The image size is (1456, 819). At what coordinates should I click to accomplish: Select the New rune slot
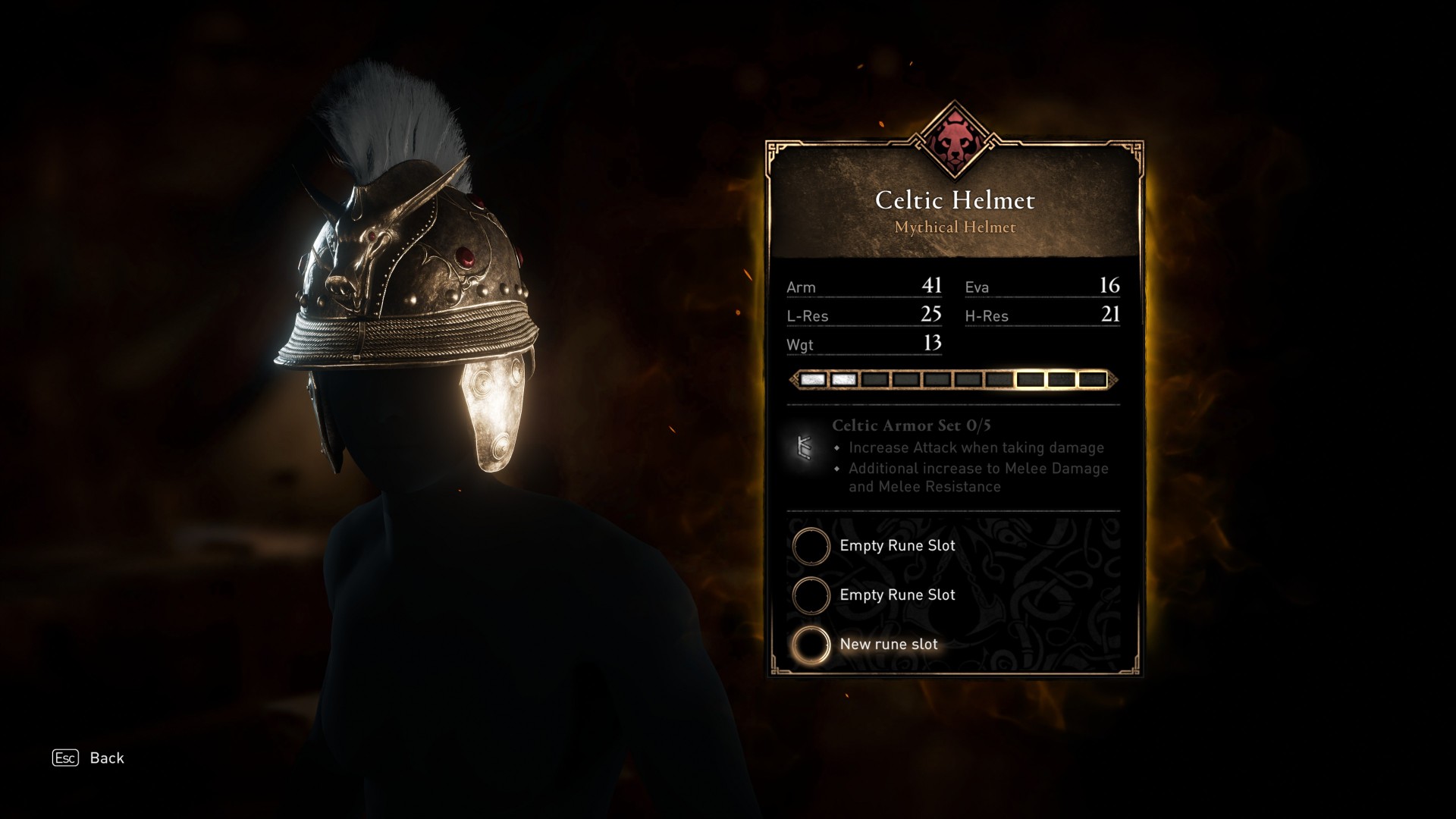point(811,645)
